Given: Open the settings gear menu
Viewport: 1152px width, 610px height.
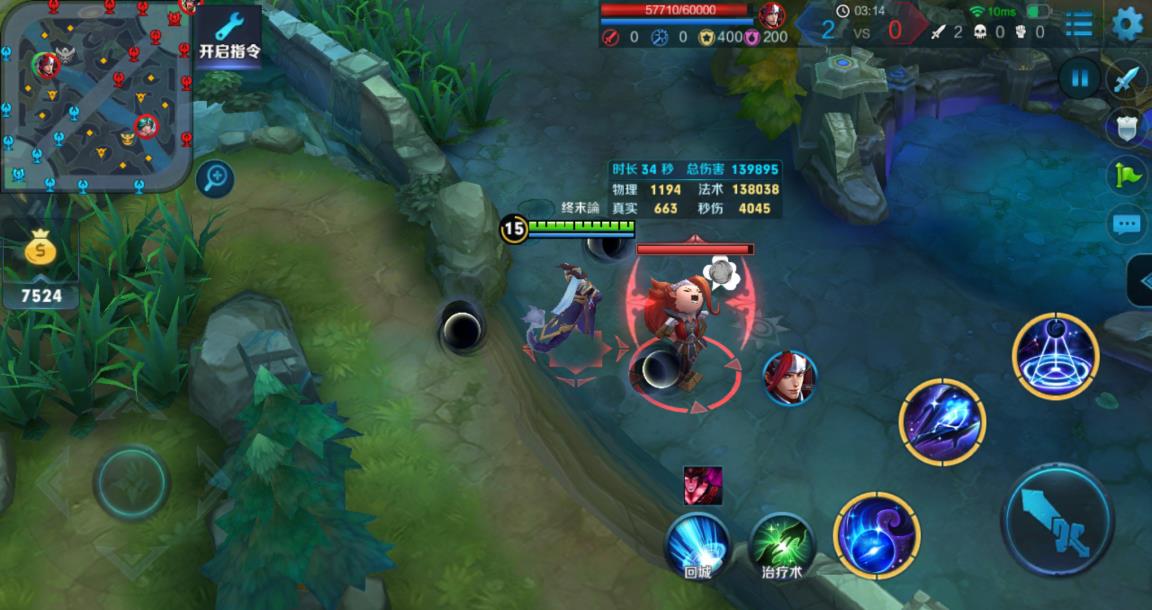Looking at the screenshot, I should pos(1127,24).
